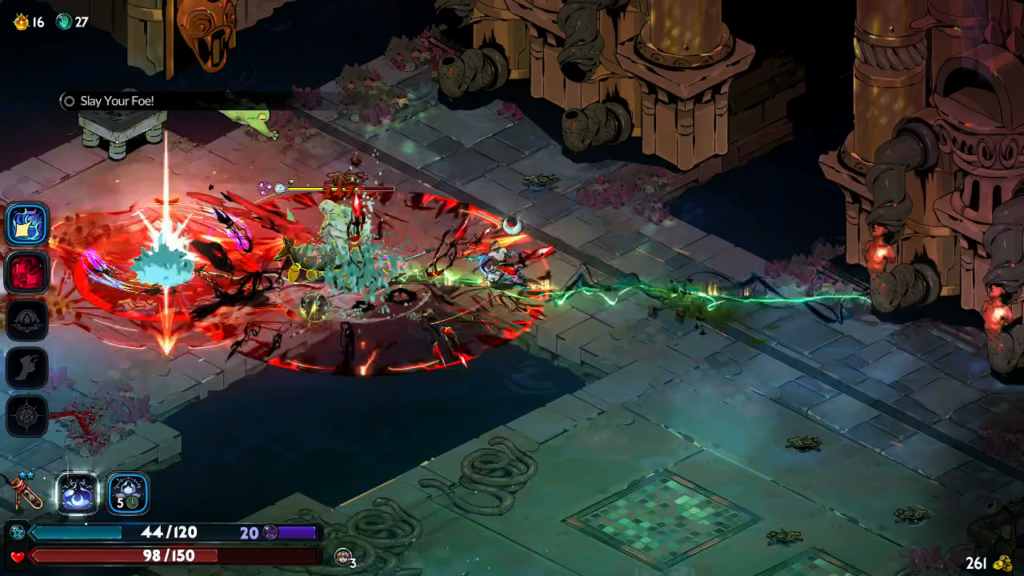1024x576 pixels.
Task: Click the winged foot sprint slot
Action: coord(27,368)
